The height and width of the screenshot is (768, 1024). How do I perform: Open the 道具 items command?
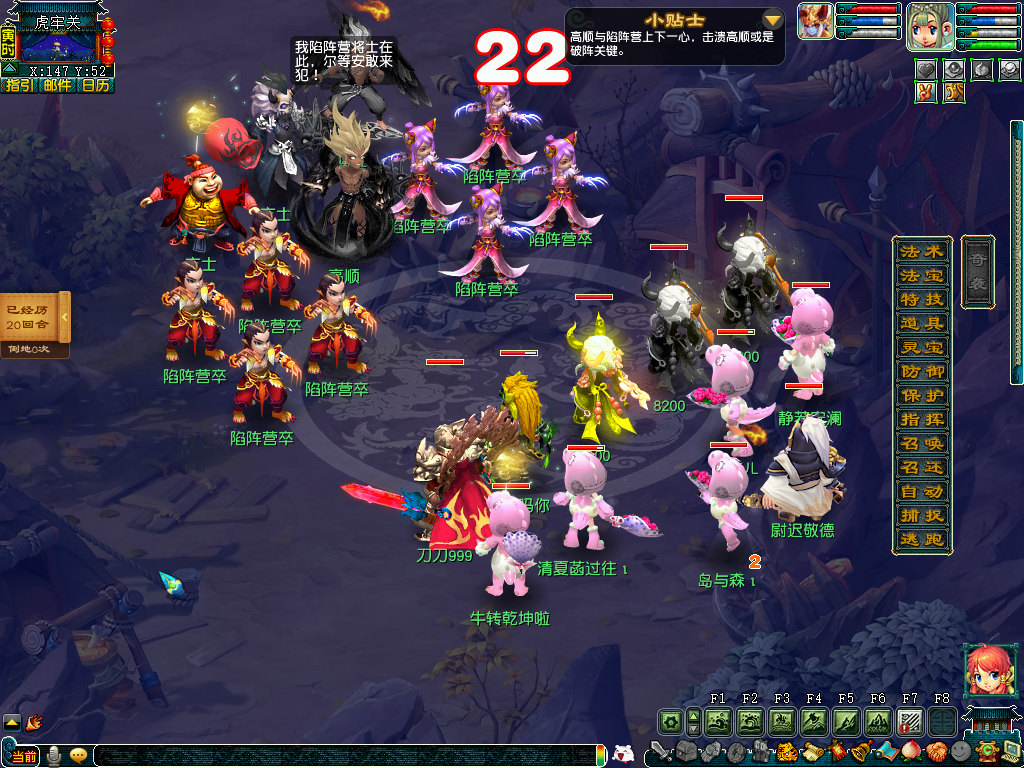tap(908, 323)
